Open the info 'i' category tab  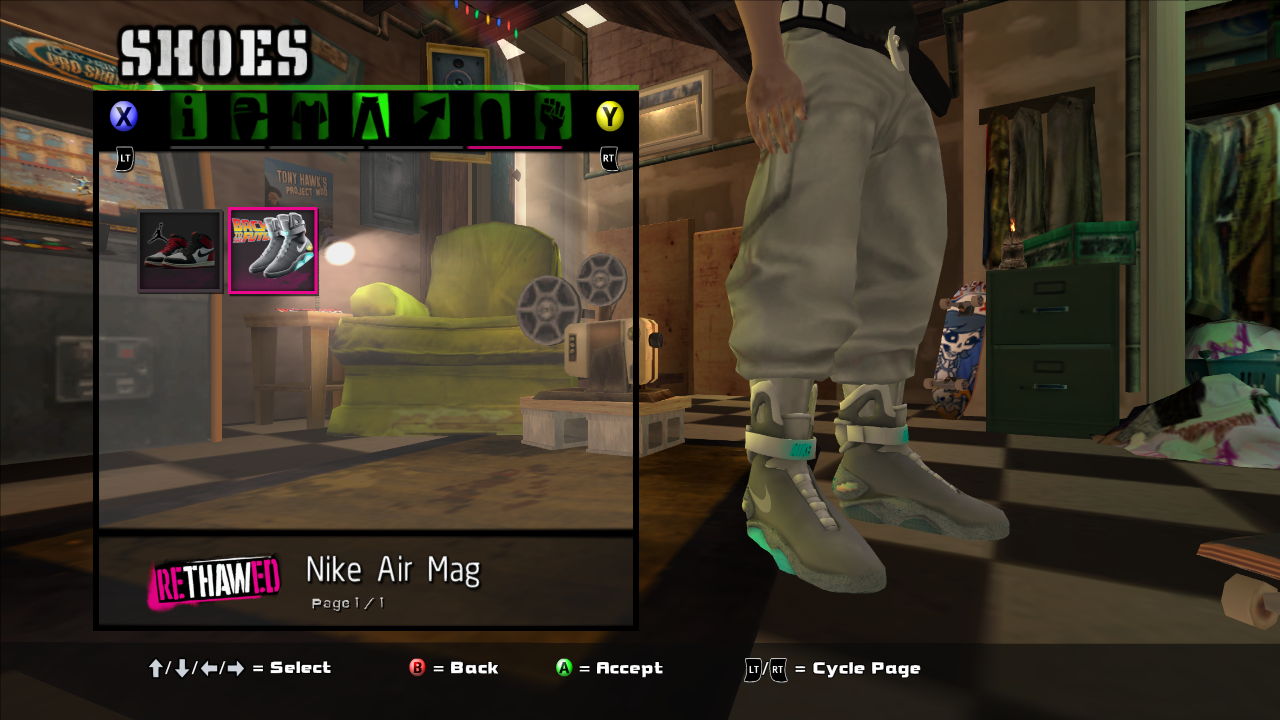tap(187, 117)
